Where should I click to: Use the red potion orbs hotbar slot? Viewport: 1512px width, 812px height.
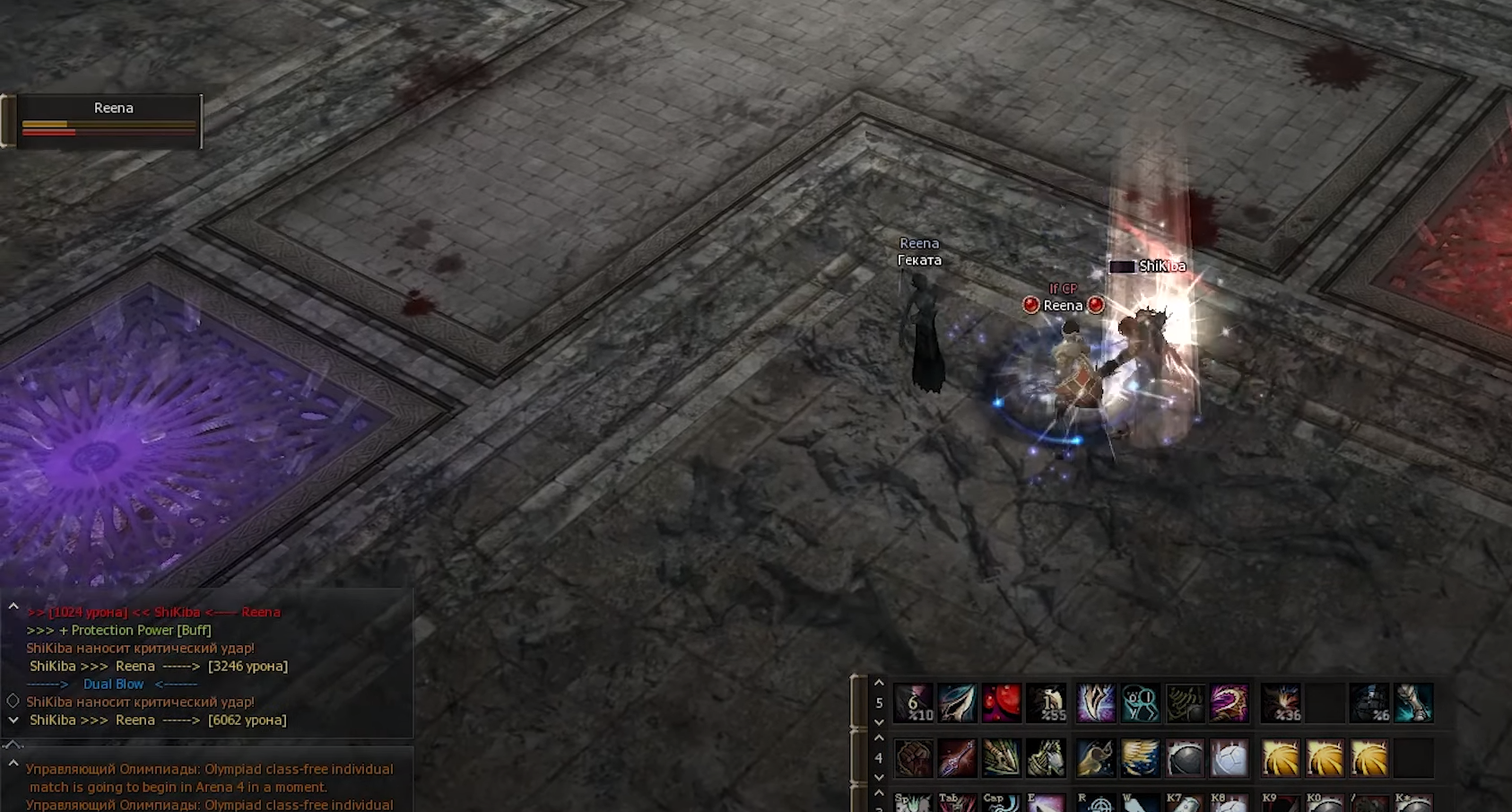[x=1002, y=703]
